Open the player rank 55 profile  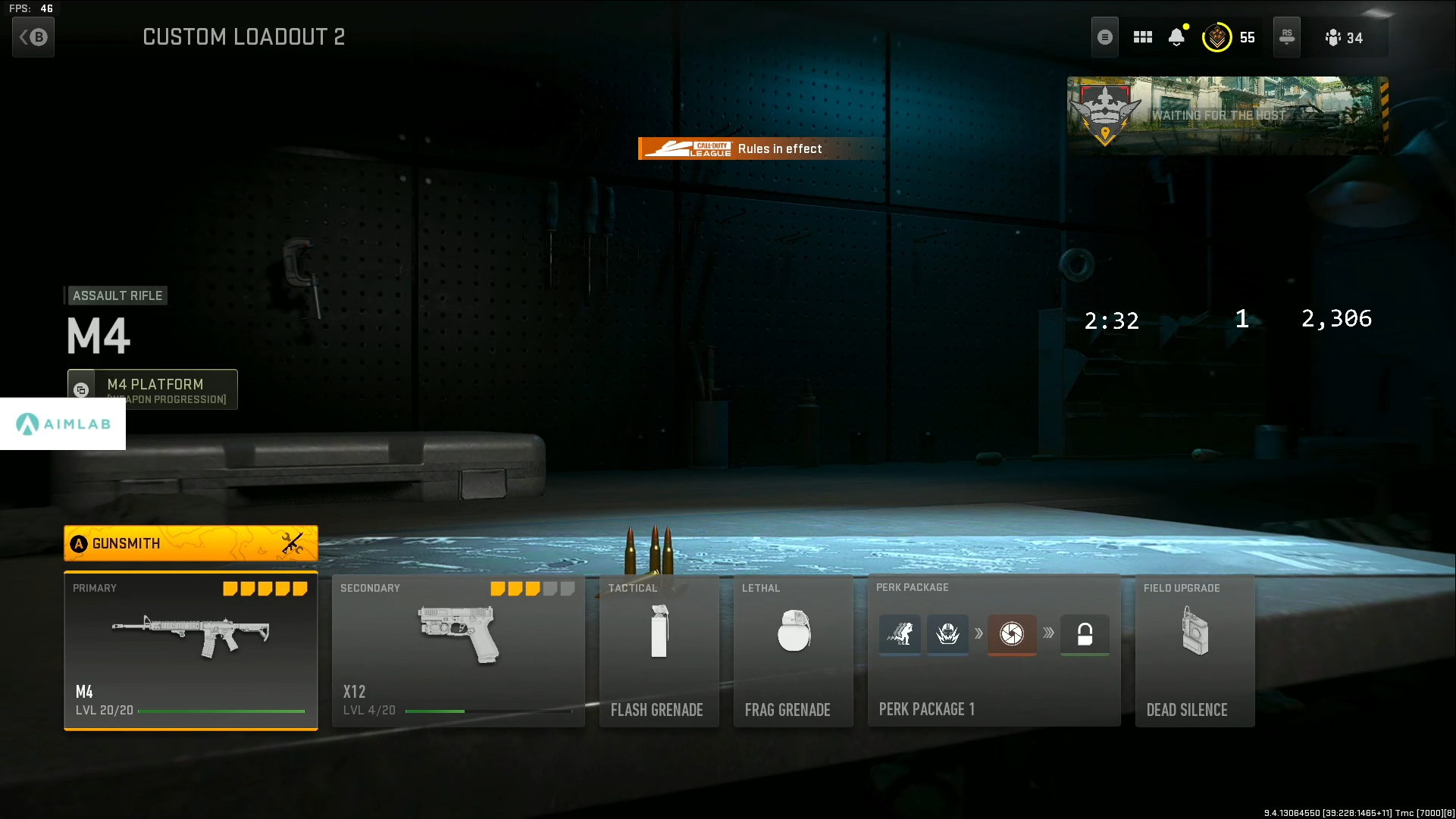[1228, 37]
